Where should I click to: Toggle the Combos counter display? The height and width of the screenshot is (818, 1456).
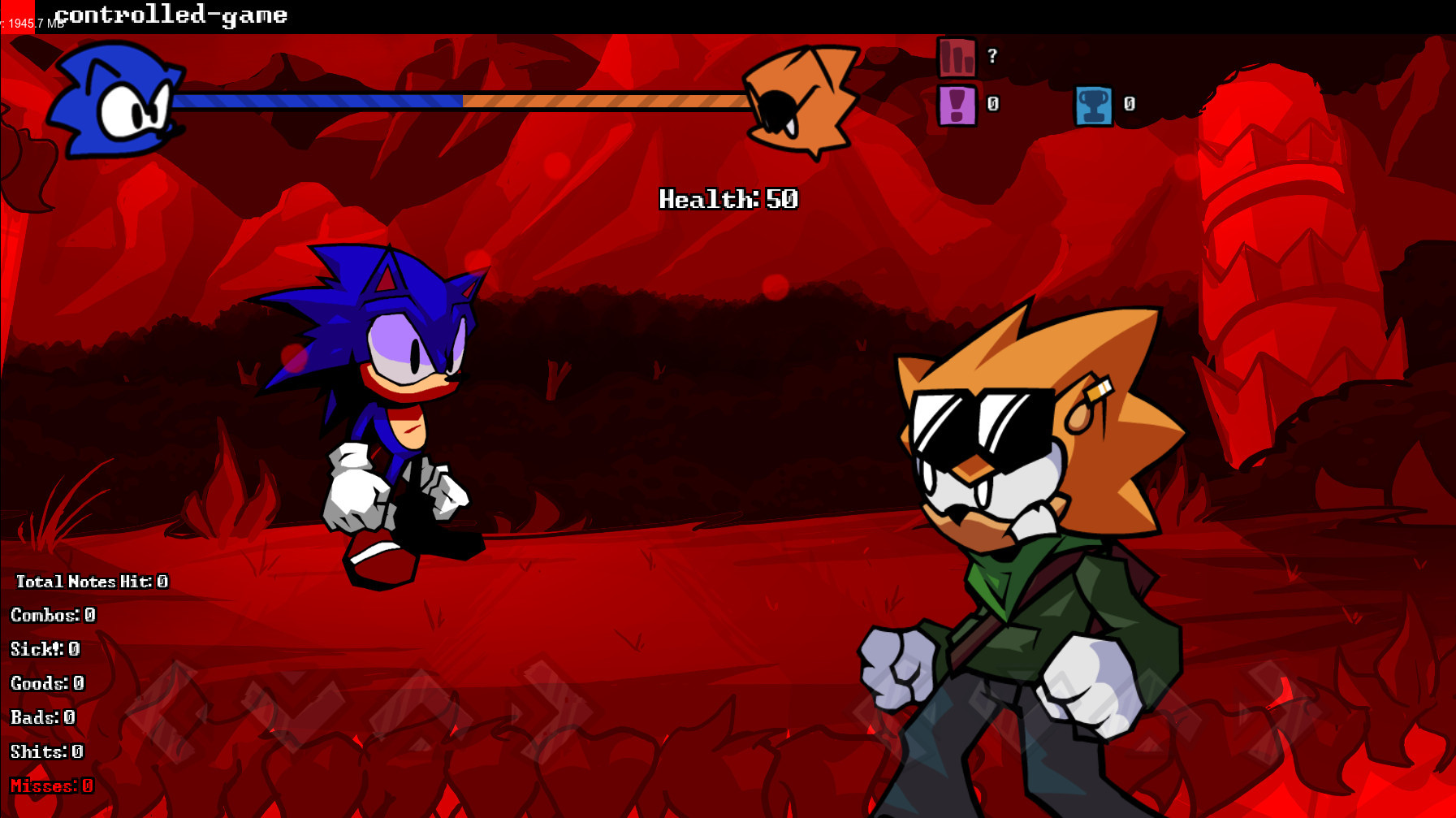tap(53, 615)
